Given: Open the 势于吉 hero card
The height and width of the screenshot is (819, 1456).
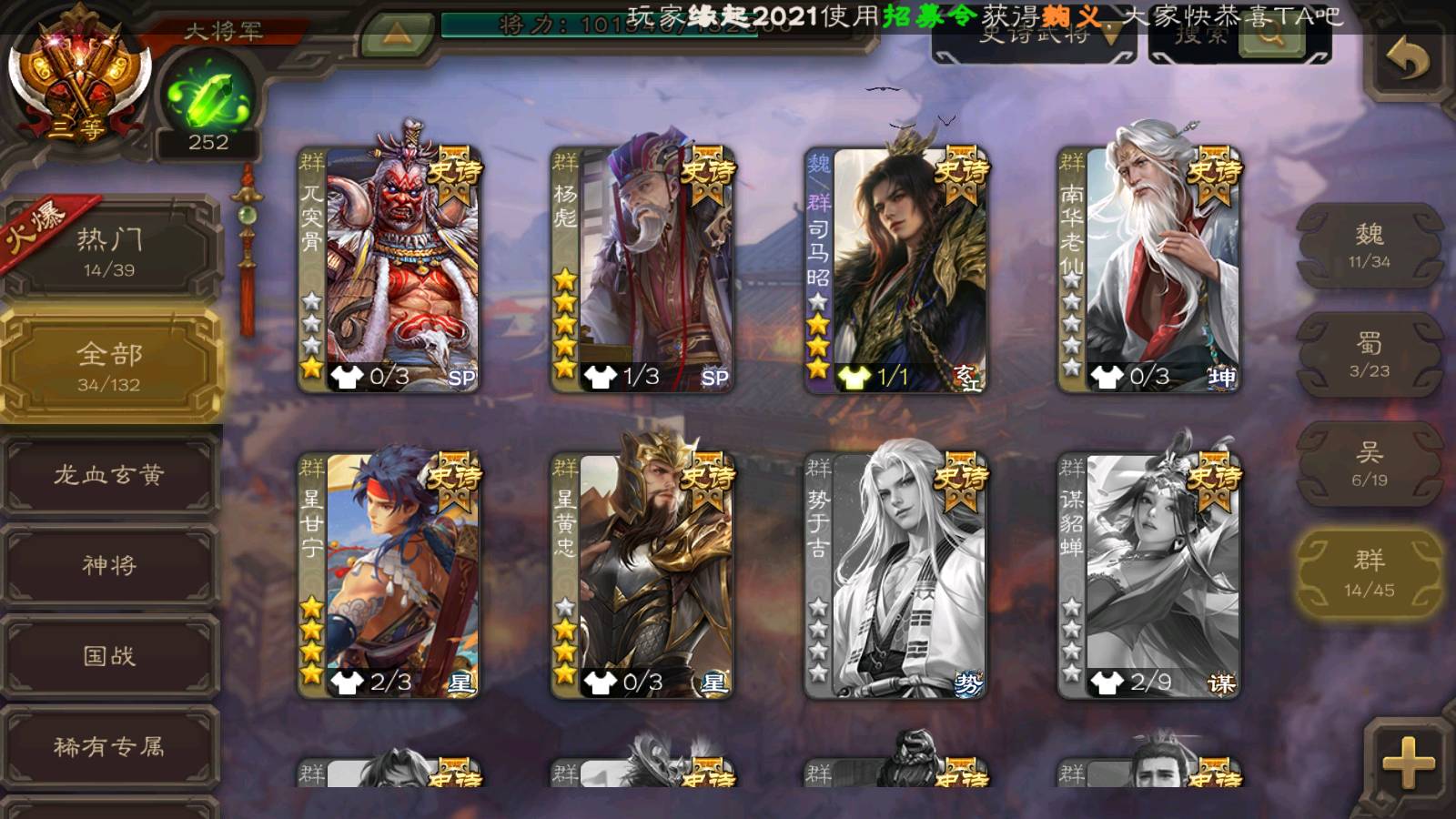Looking at the screenshot, I should pos(895,575).
